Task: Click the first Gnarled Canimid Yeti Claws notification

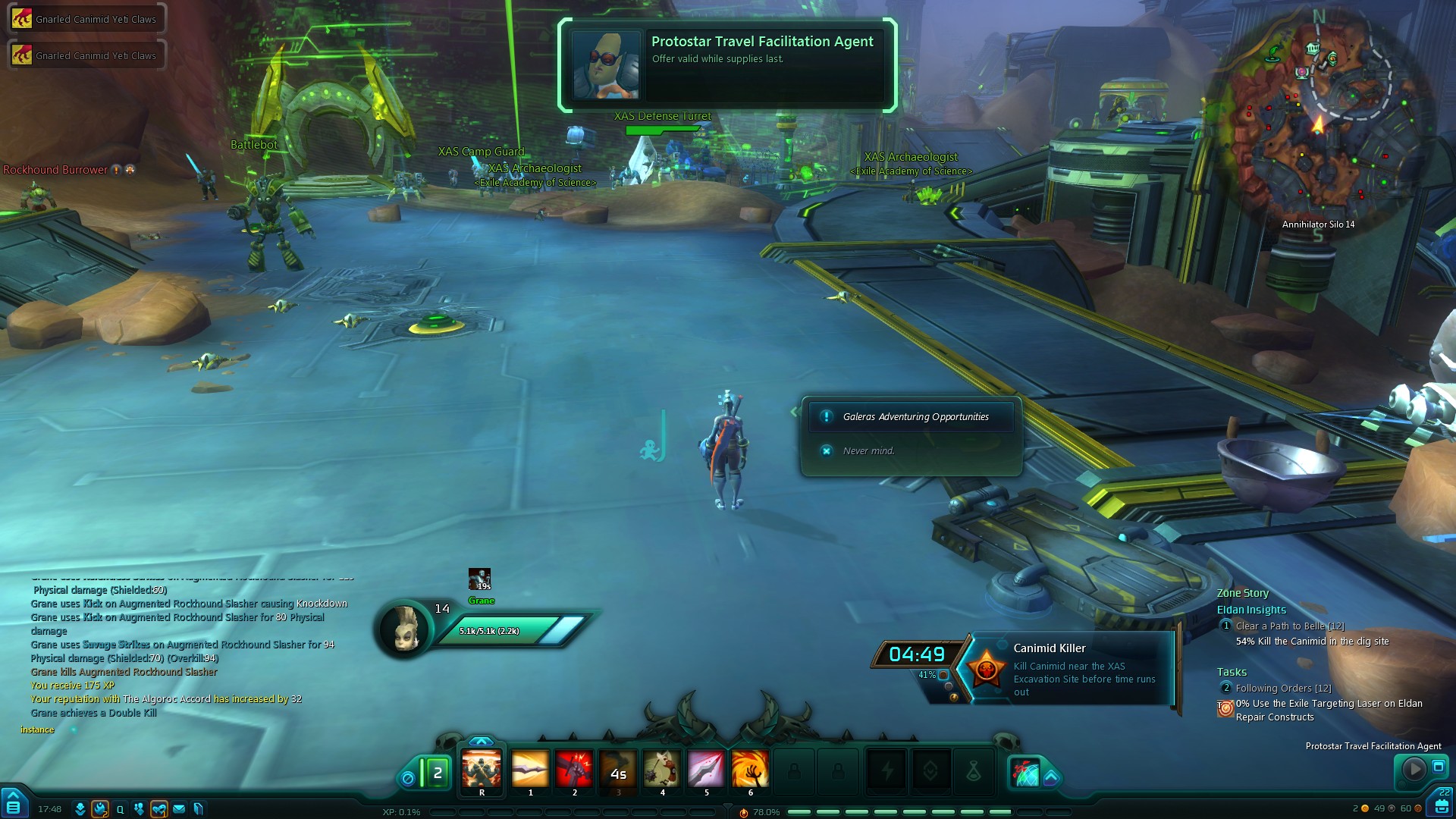Action: click(86, 19)
